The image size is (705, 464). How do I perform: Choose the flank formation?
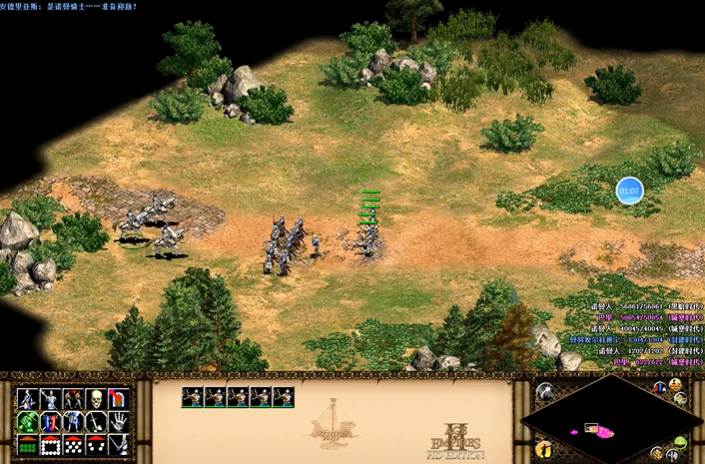click(95, 445)
